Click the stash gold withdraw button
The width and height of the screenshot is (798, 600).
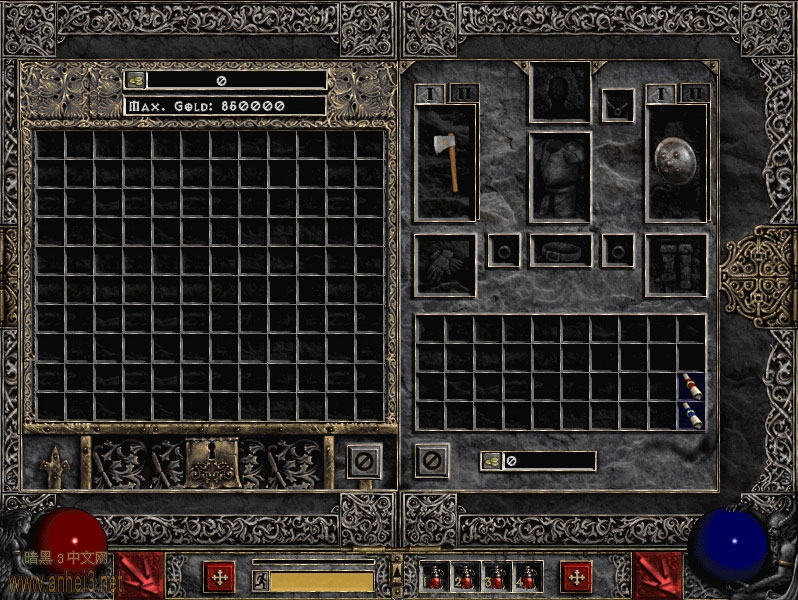(x=135, y=79)
